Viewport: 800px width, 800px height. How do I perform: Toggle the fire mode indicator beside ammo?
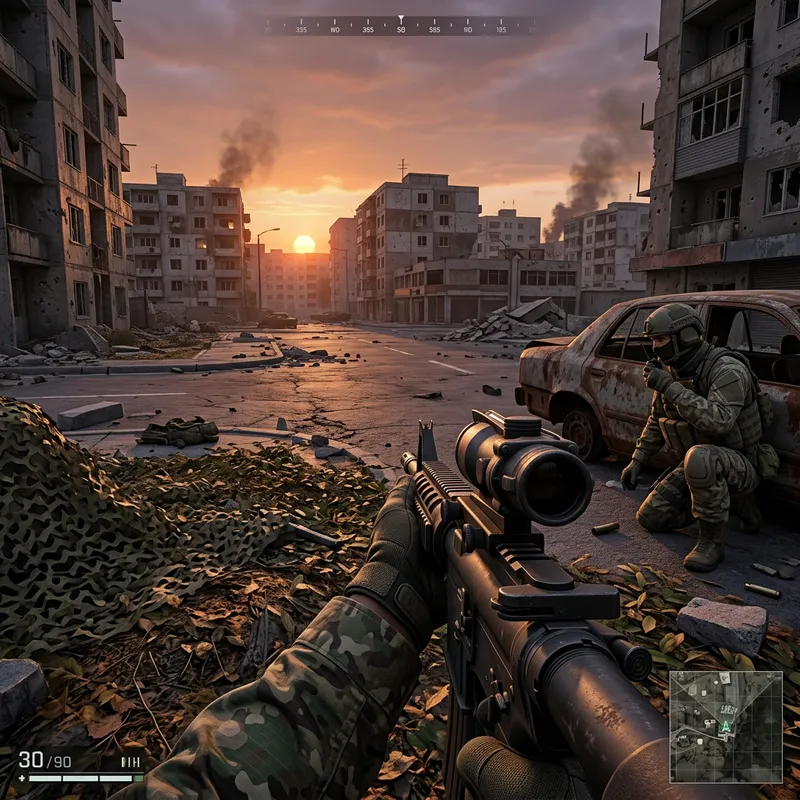click(130, 762)
